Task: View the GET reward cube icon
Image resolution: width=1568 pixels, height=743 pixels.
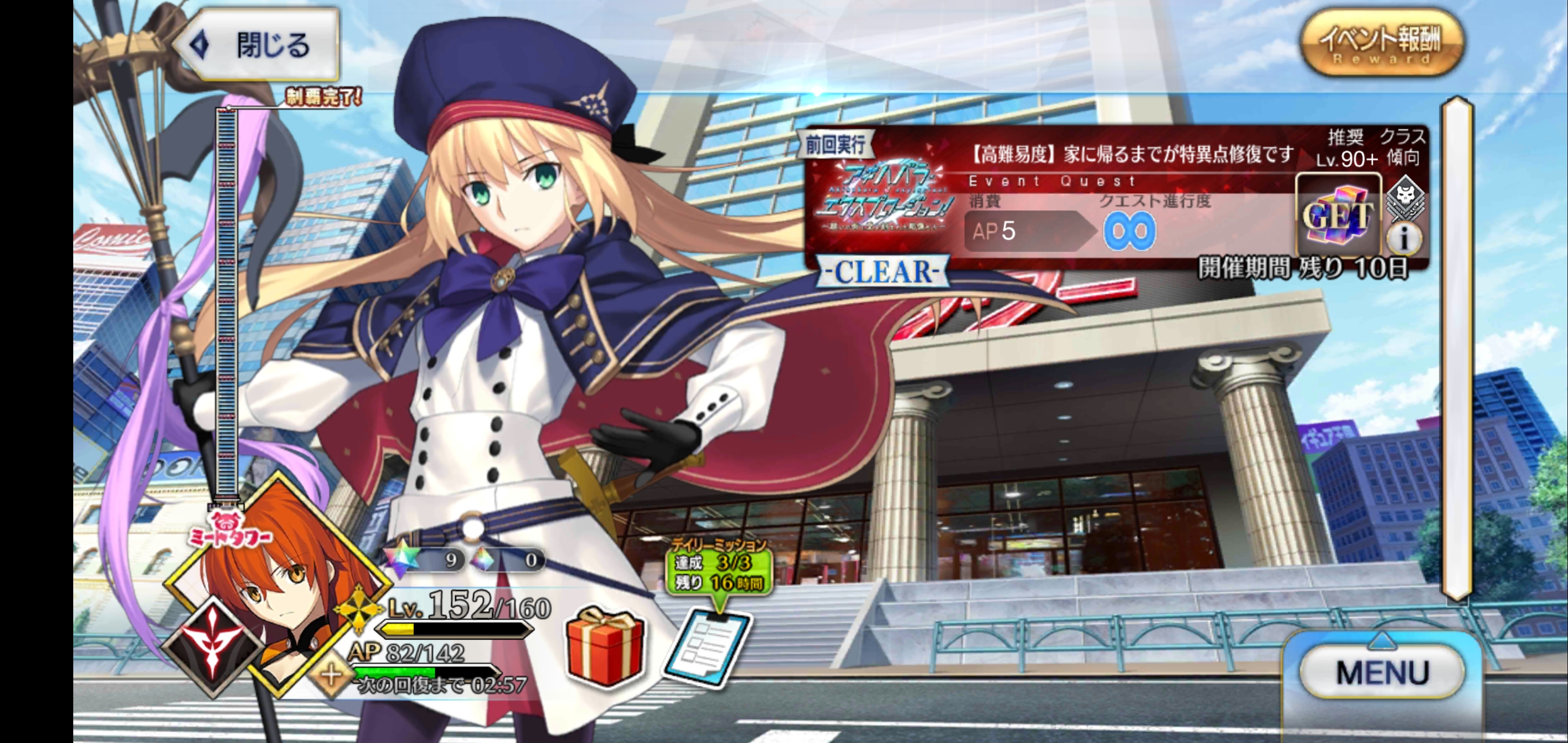Action: coord(1337,216)
